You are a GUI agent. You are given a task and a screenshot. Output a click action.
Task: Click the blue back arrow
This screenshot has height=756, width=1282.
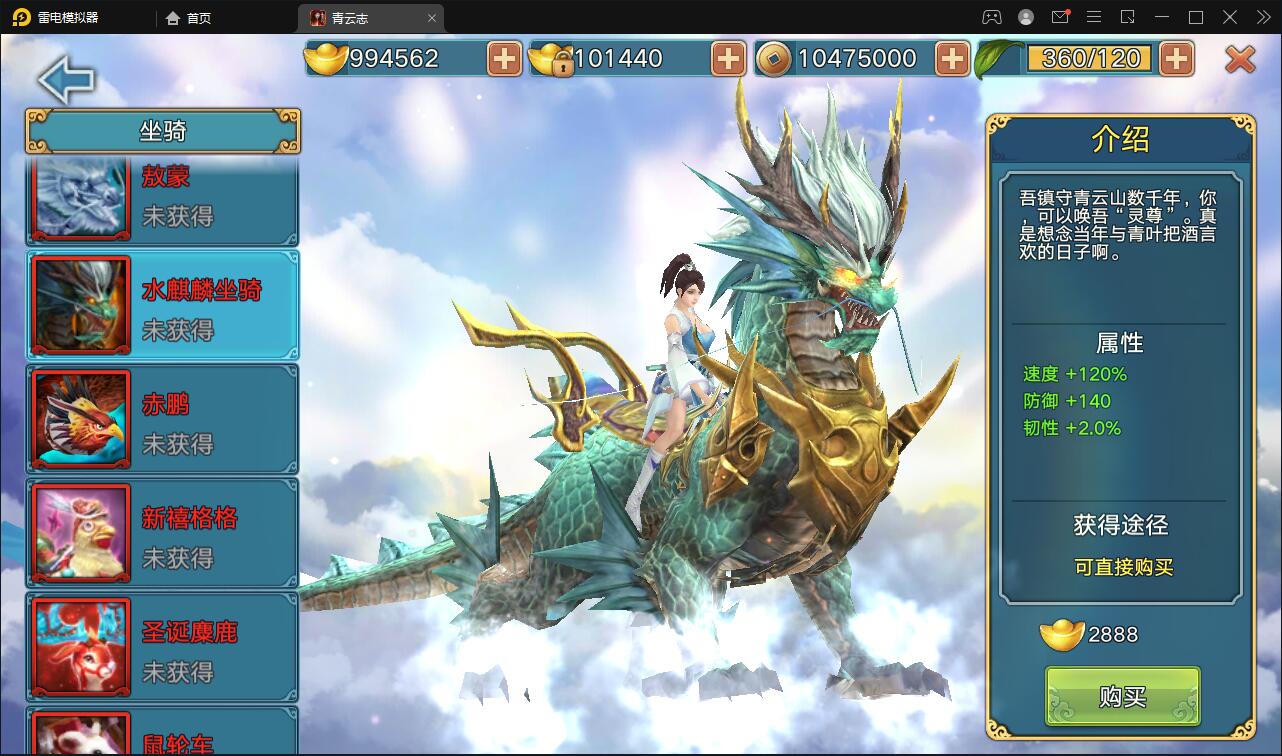(x=66, y=80)
